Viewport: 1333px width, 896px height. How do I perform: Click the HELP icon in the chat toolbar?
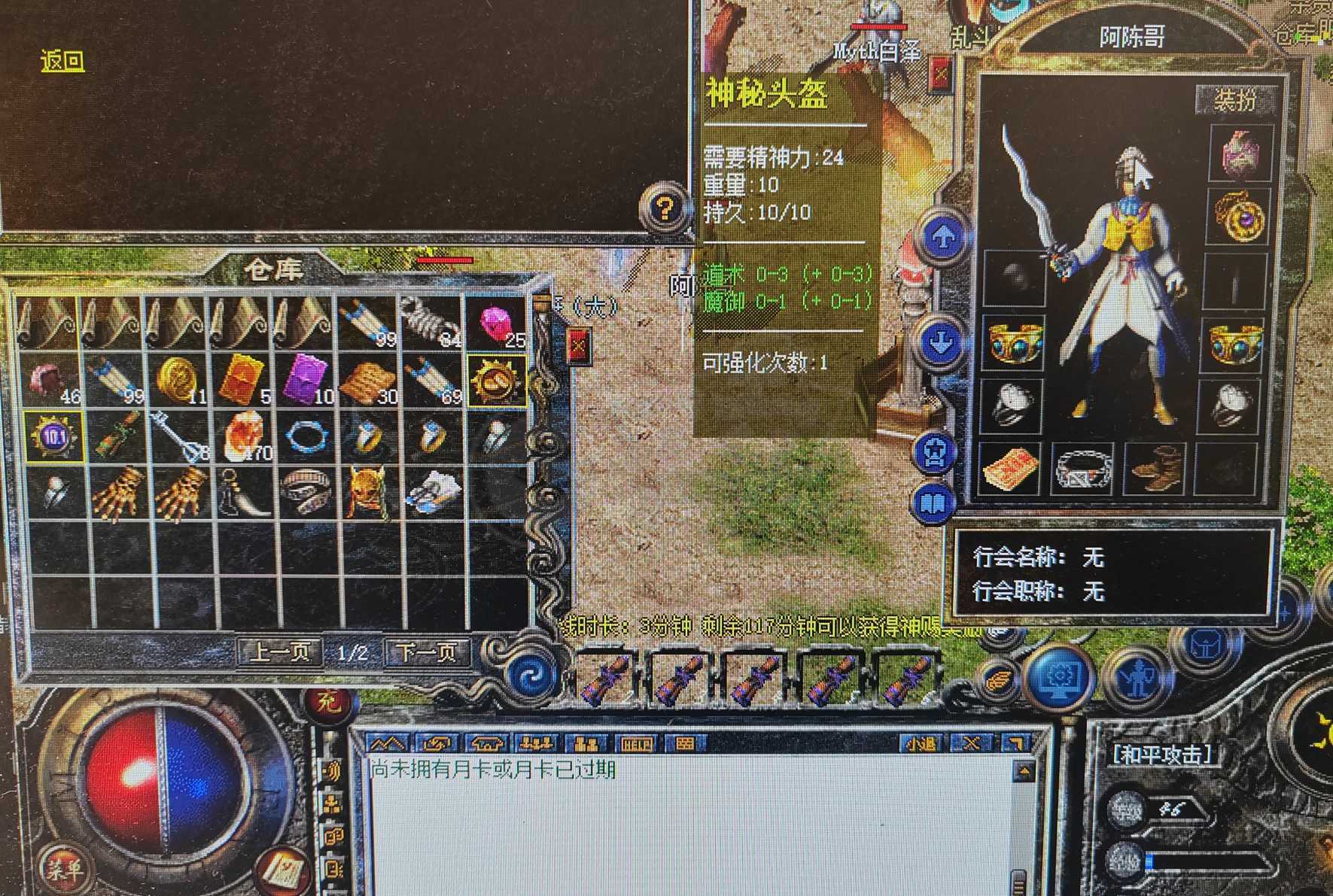click(640, 743)
